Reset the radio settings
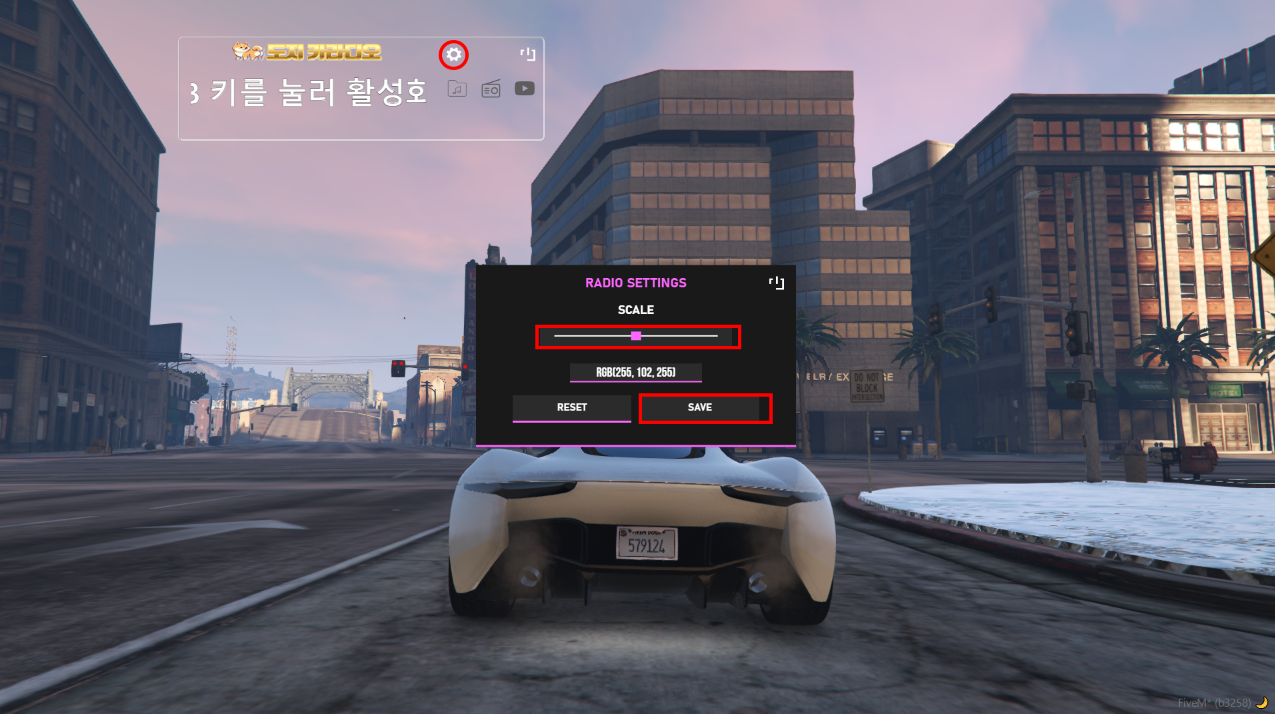The height and width of the screenshot is (714, 1275). [x=572, y=408]
